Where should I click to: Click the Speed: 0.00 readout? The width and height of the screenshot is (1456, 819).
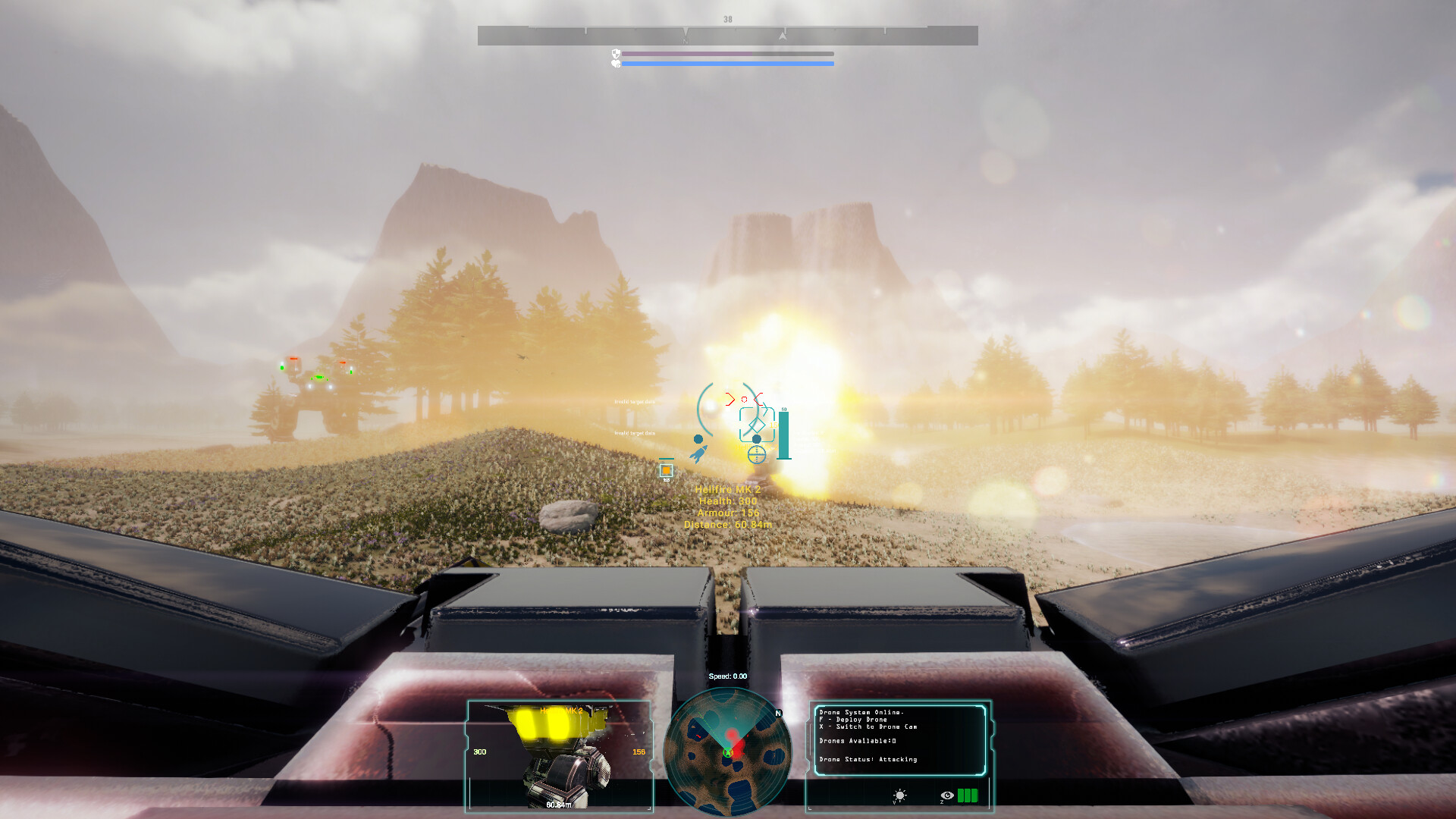pyautogui.click(x=726, y=676)
